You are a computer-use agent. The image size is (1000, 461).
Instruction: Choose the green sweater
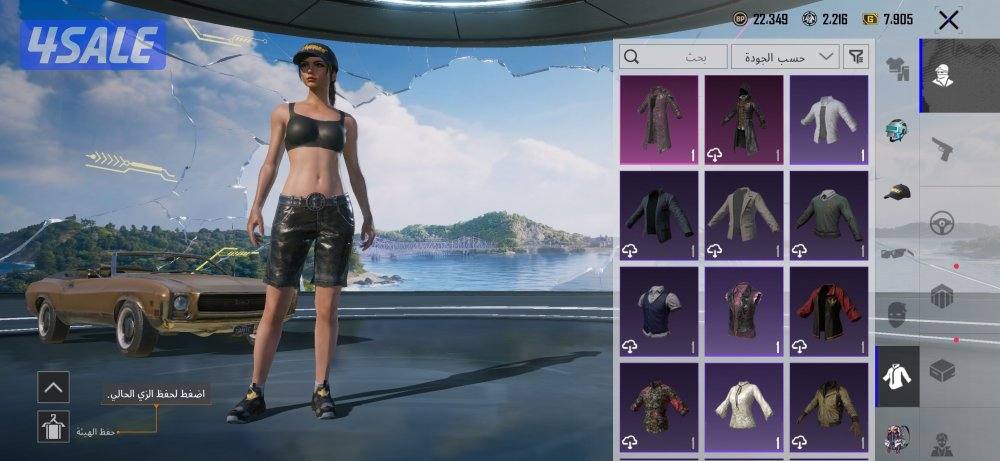pos(828,215)
